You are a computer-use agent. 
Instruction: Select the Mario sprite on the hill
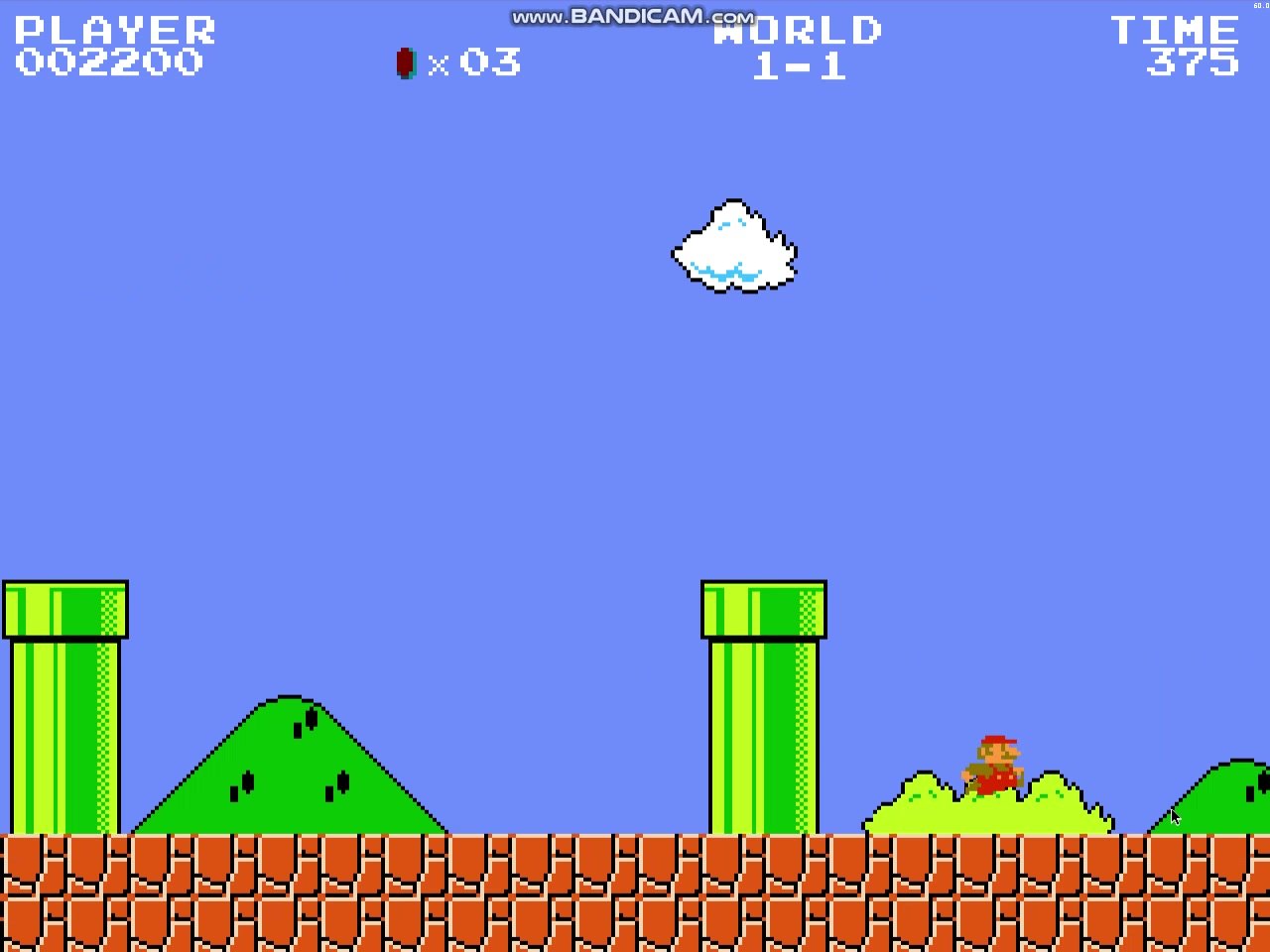pos(994,764)
